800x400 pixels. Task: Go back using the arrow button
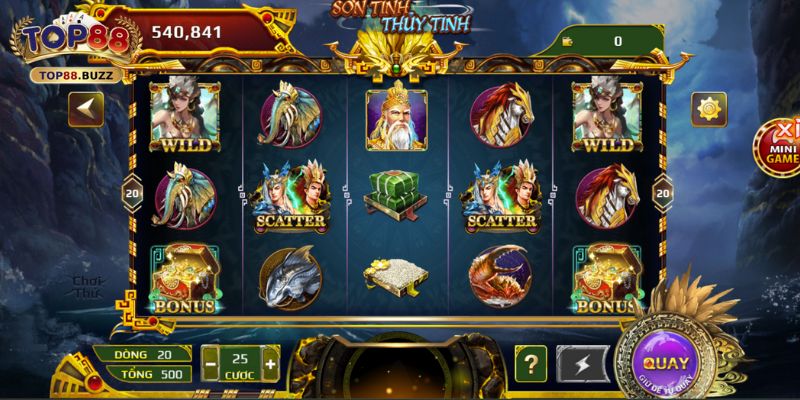click(x=85, y=109)
